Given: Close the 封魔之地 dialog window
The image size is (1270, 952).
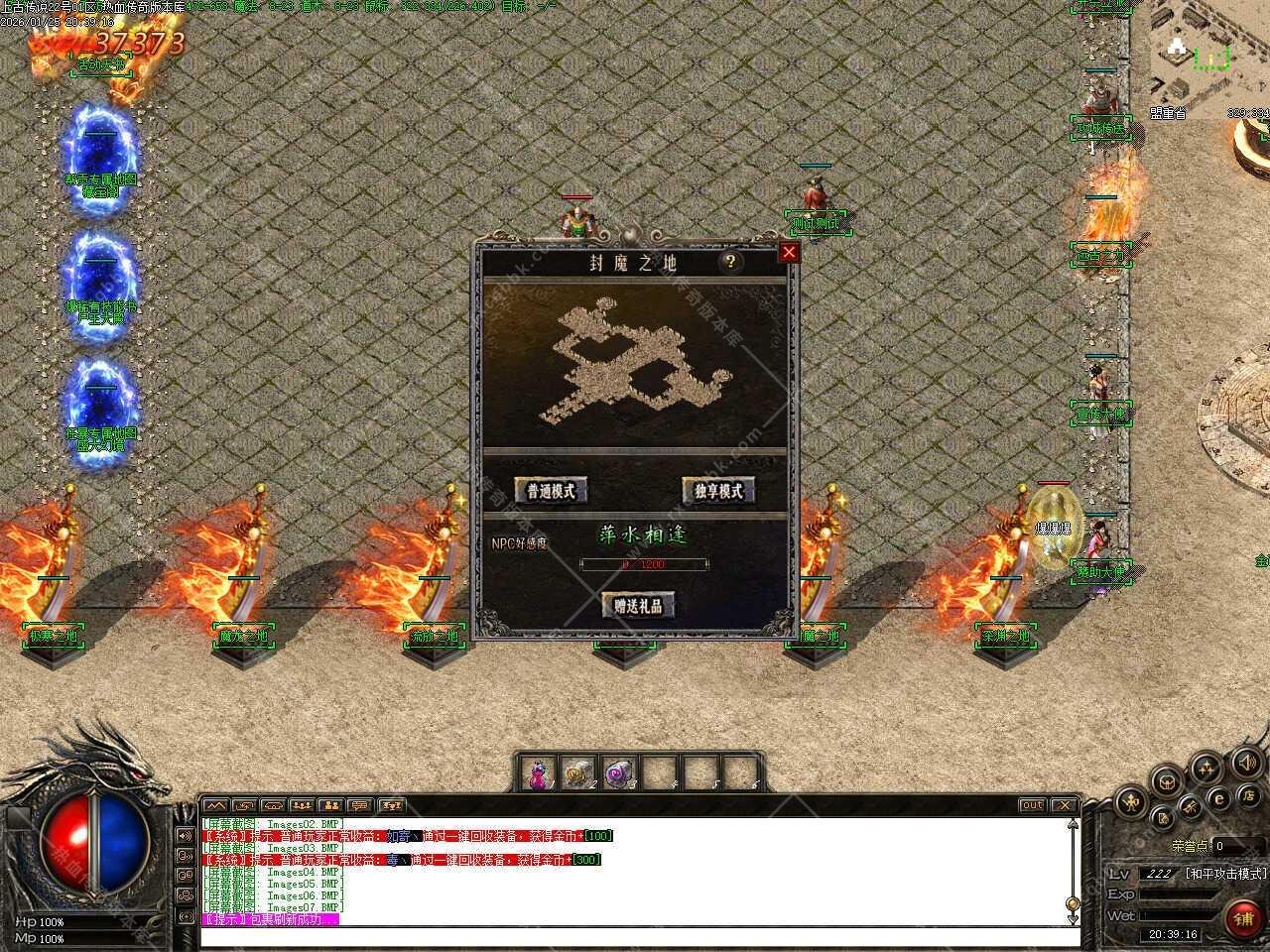Looking at the screenshot, I should 789,252.
